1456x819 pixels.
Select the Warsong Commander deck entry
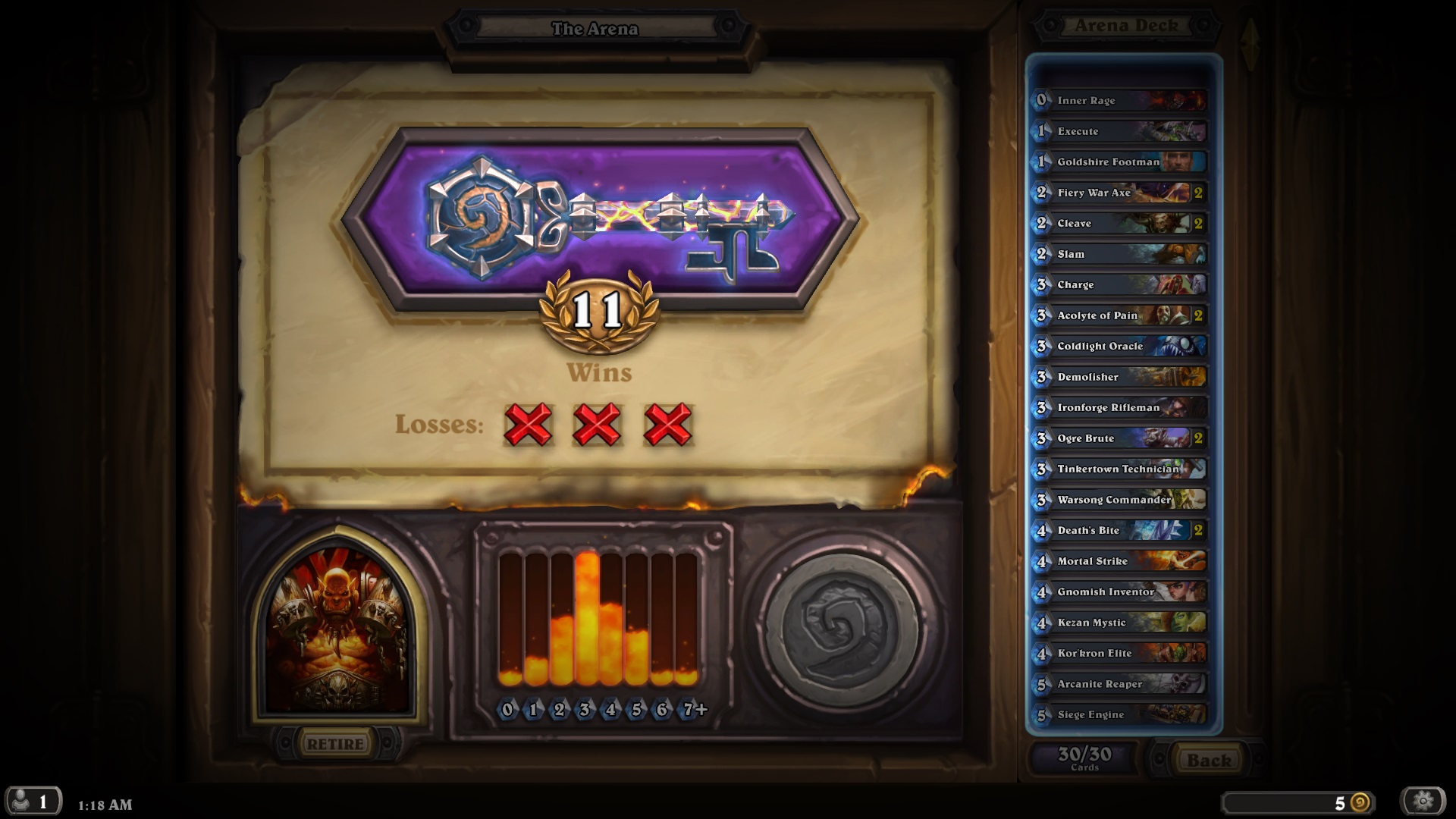click(1118, 500)
